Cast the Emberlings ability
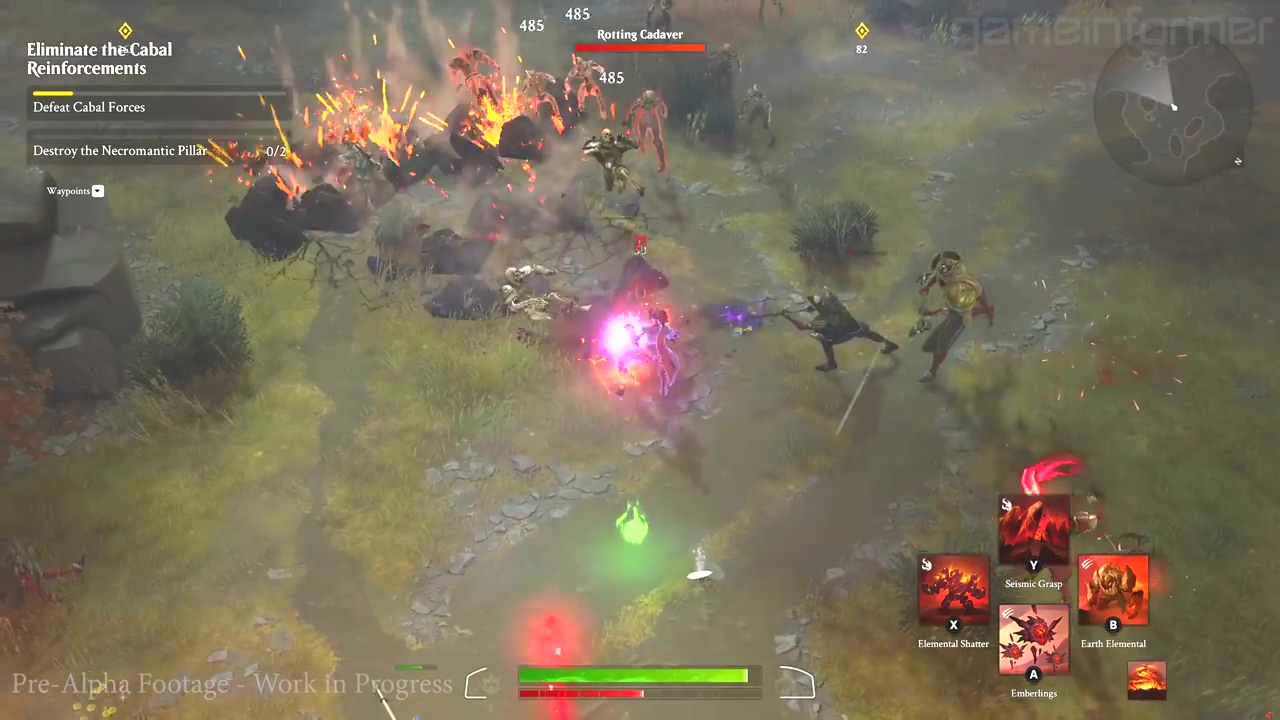The height and width of the screenshot is (720, 1280). 1034,640
